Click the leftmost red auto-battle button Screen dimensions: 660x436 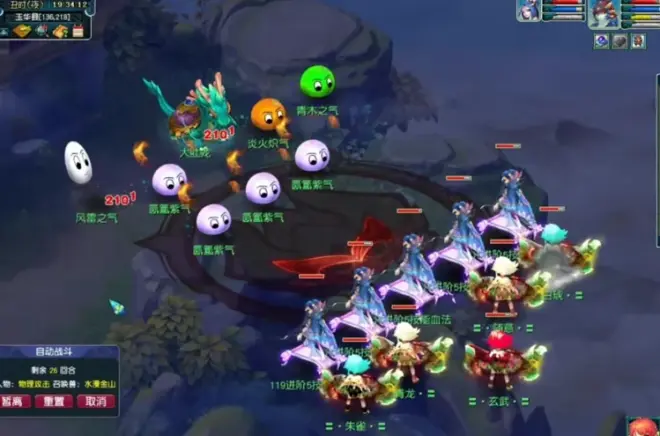(13, 401)
